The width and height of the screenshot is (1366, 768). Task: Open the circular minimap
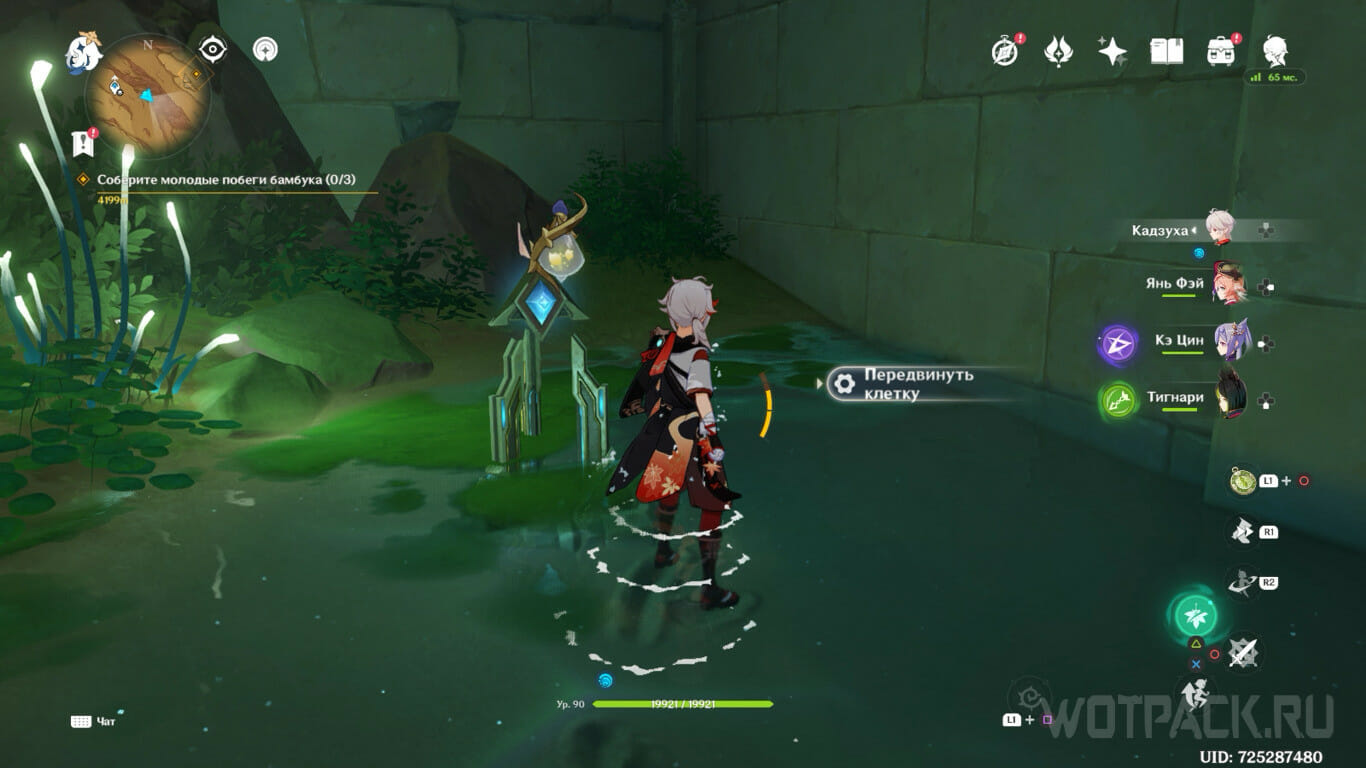147,95
